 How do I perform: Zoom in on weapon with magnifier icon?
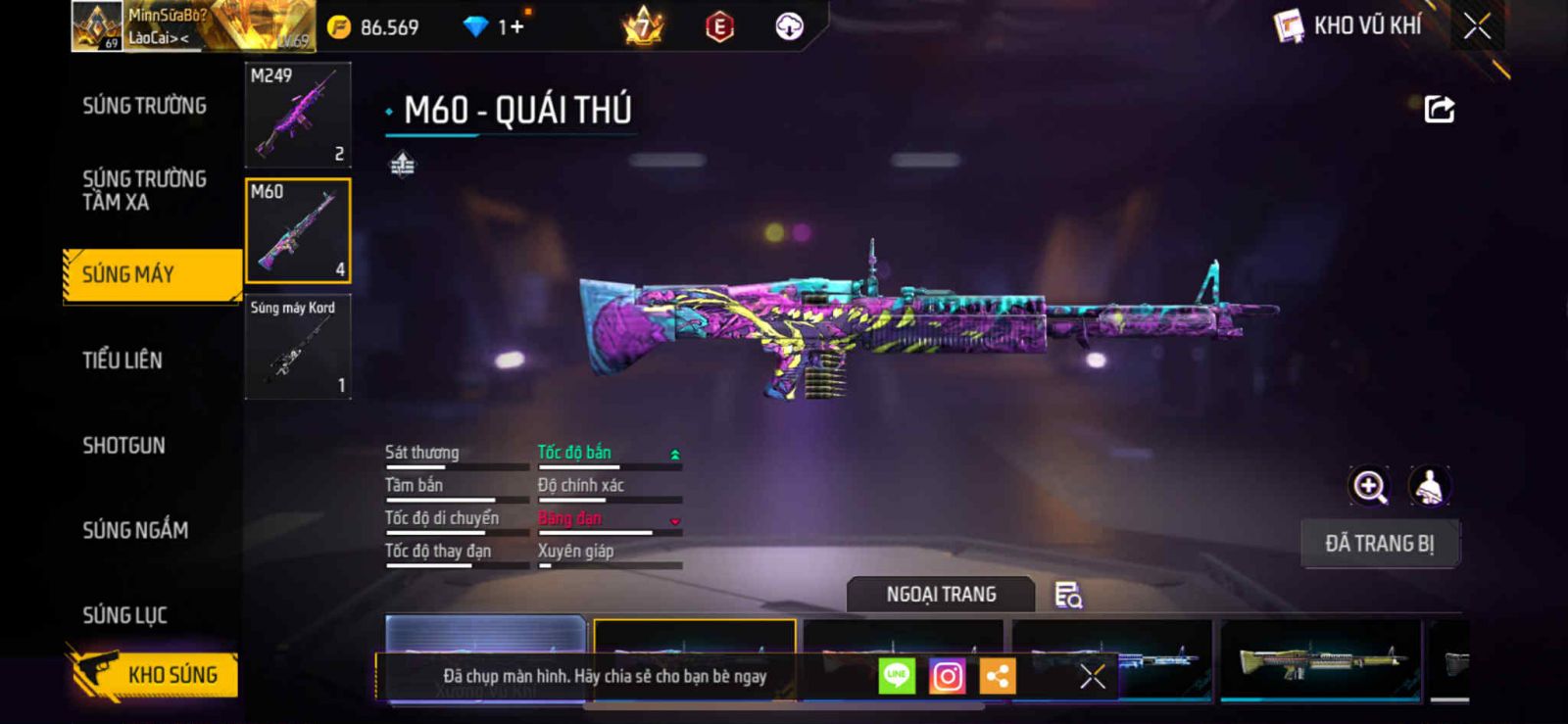coord(1370,486)
